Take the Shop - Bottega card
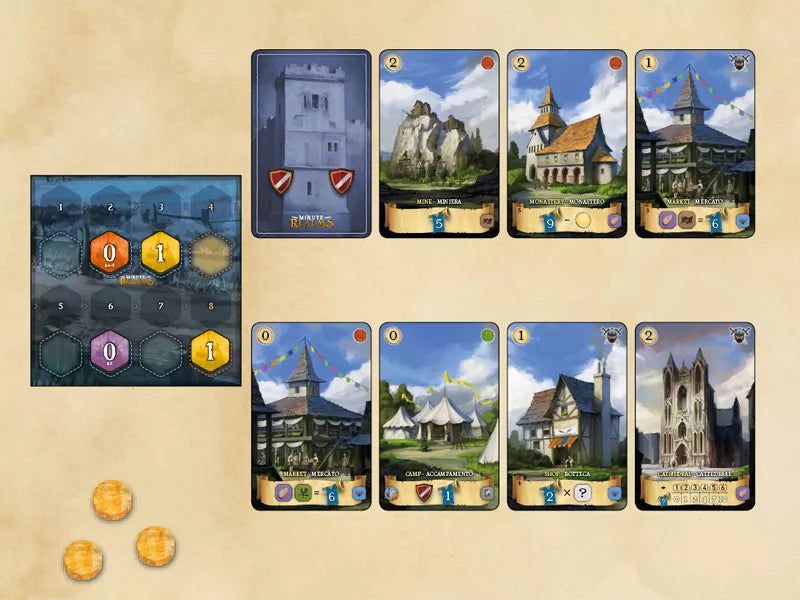The image size is (800, 600). 567,416
